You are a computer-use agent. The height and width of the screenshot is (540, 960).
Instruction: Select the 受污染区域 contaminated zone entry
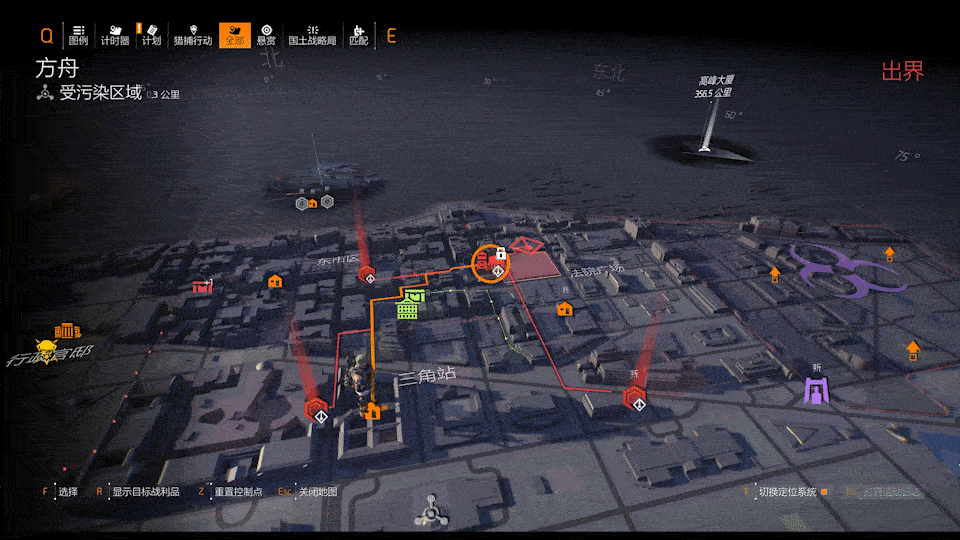tap(100, 93)
